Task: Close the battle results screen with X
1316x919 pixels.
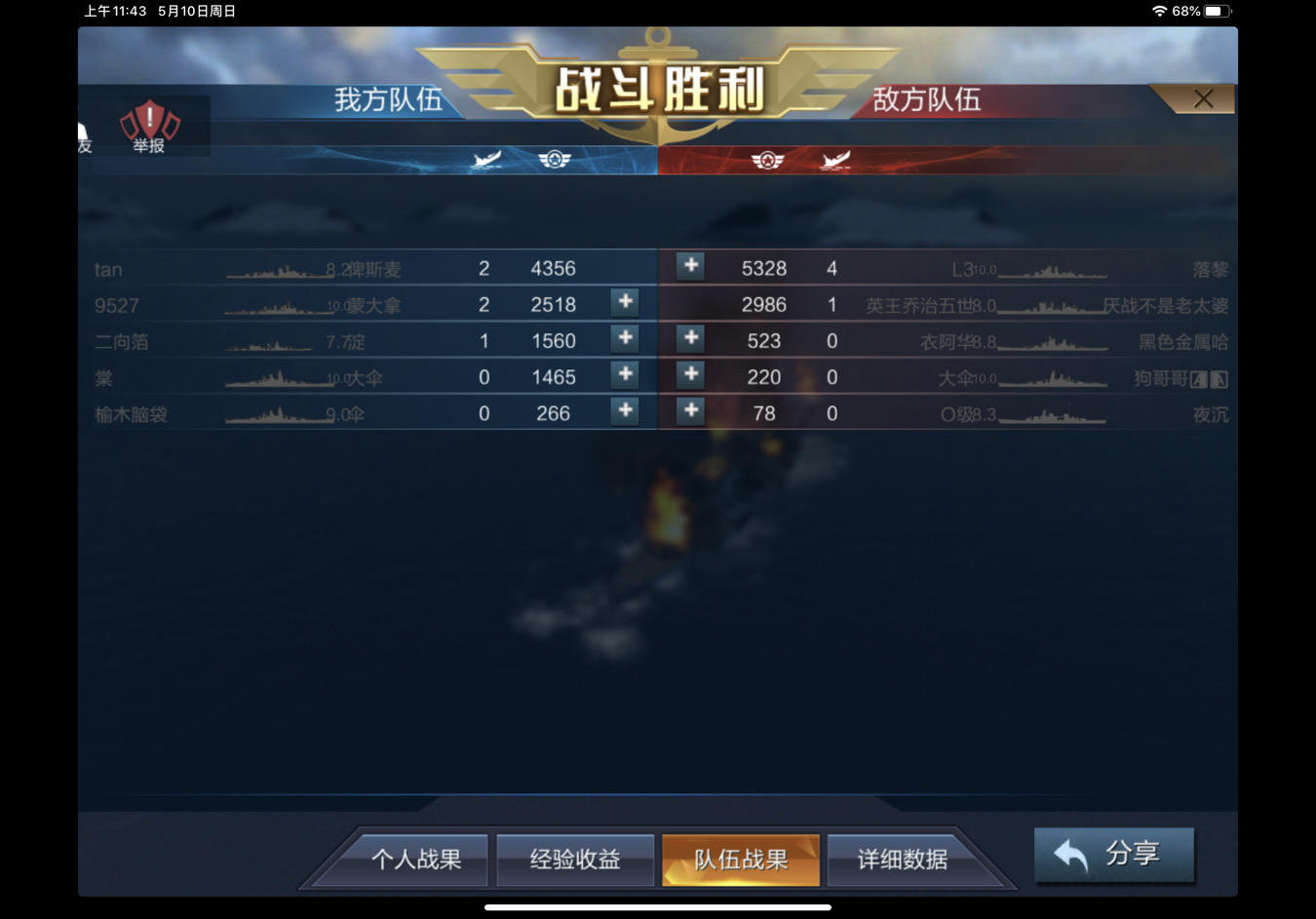Action: pos(1202,98)
